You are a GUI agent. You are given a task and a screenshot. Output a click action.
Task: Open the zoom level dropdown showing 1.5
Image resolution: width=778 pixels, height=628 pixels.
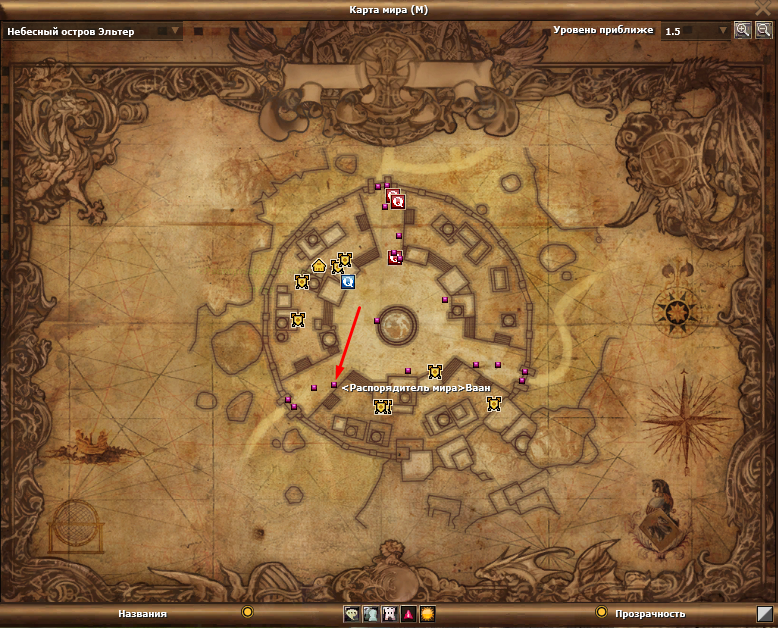point(697,31)
